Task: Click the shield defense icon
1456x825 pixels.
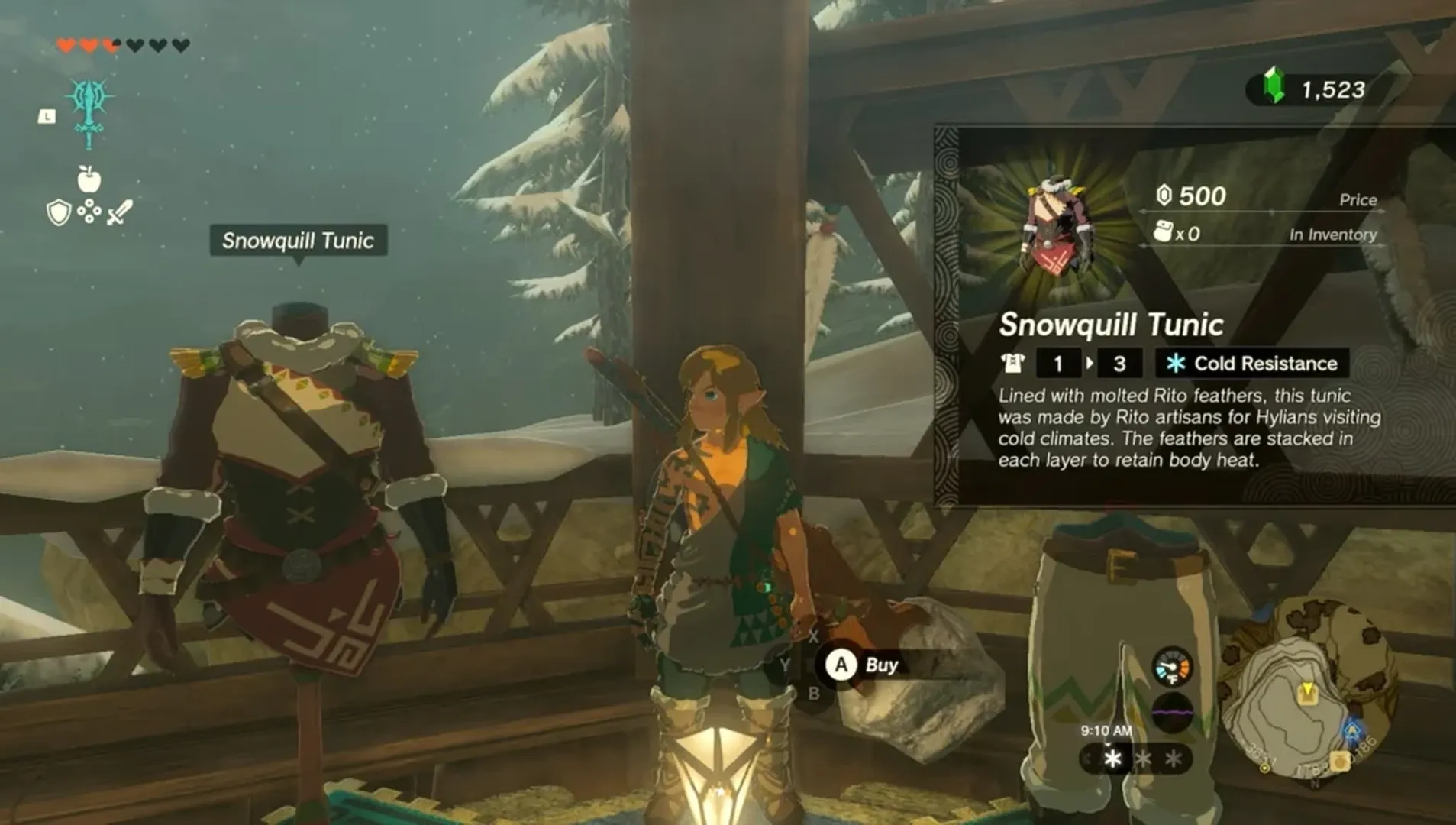Action: pos(59,213)
